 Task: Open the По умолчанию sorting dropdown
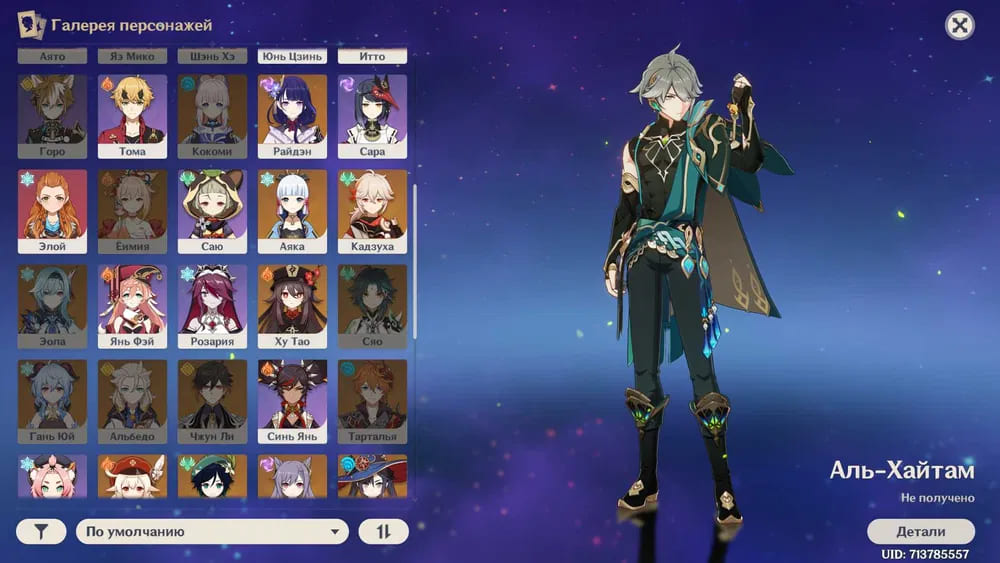pyautogui.click(x=212, y=532)
